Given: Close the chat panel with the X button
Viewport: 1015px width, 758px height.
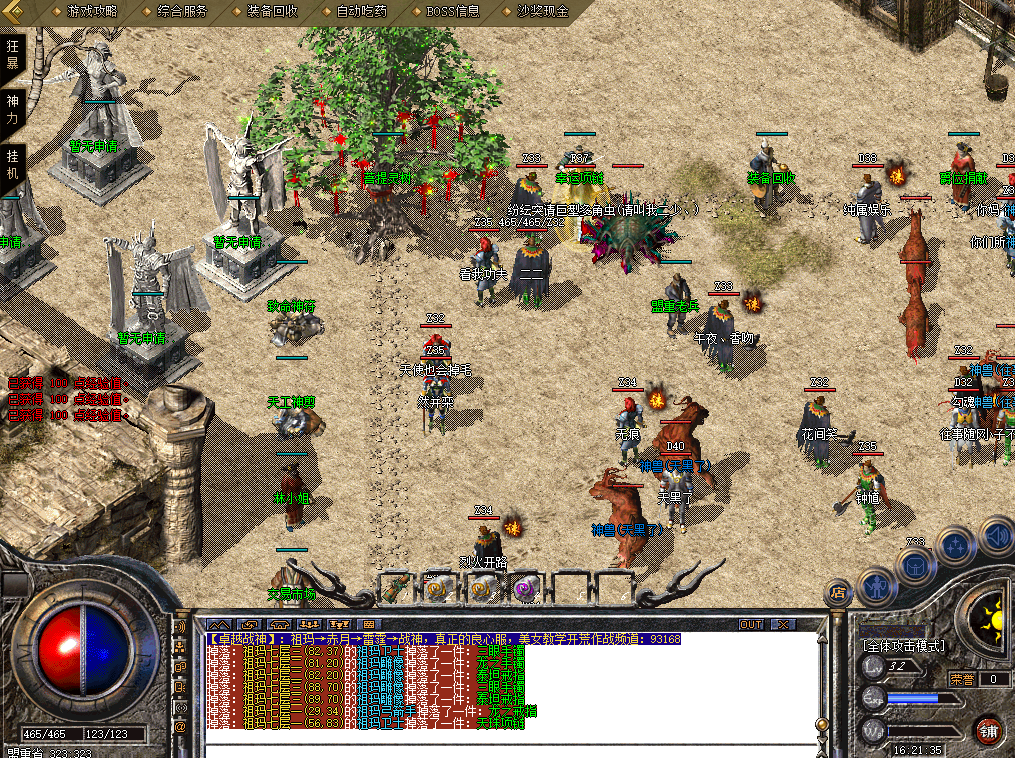Looking at the screenshot, I should tap(783, 624).
